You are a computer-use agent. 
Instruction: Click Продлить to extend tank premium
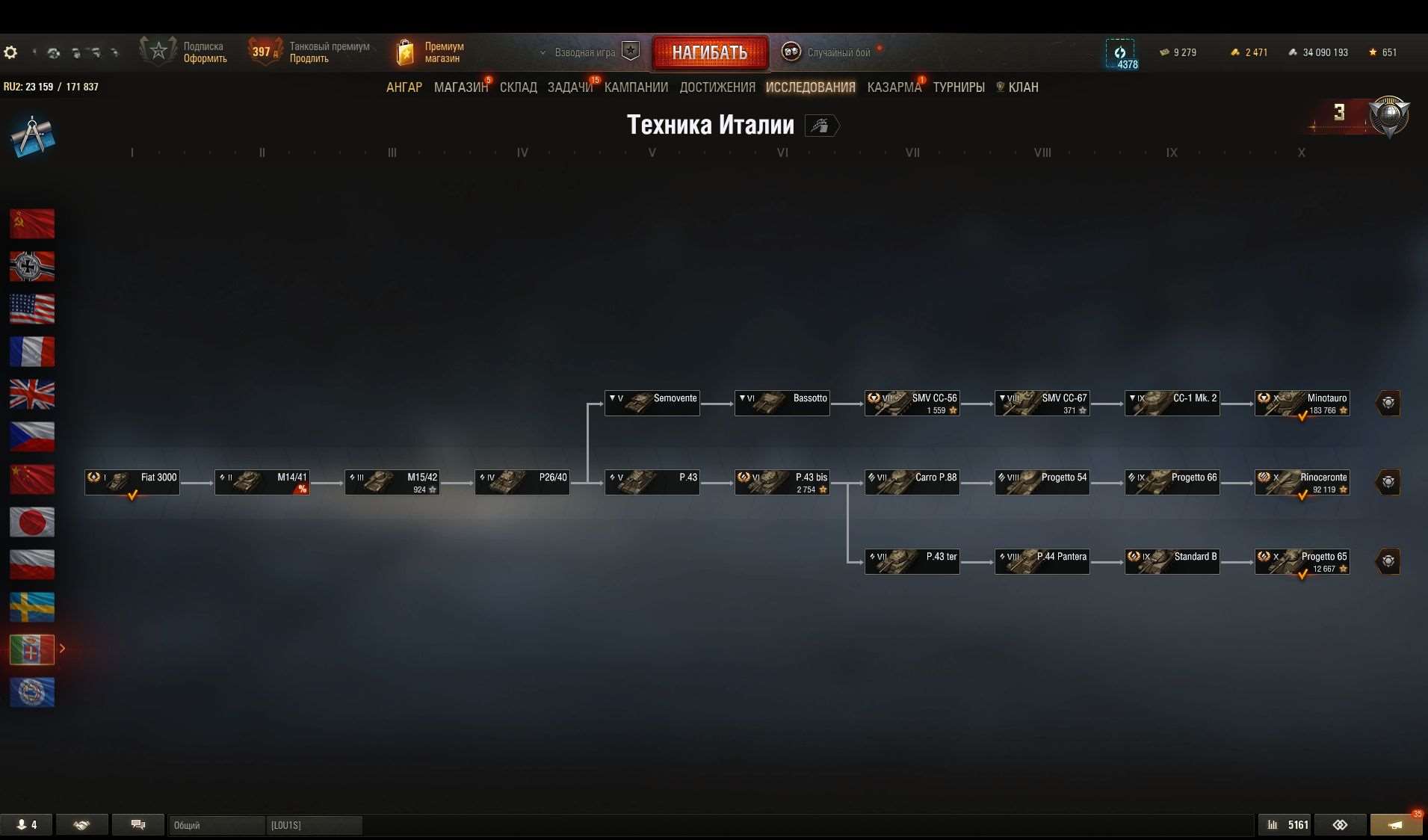point(311,58)
